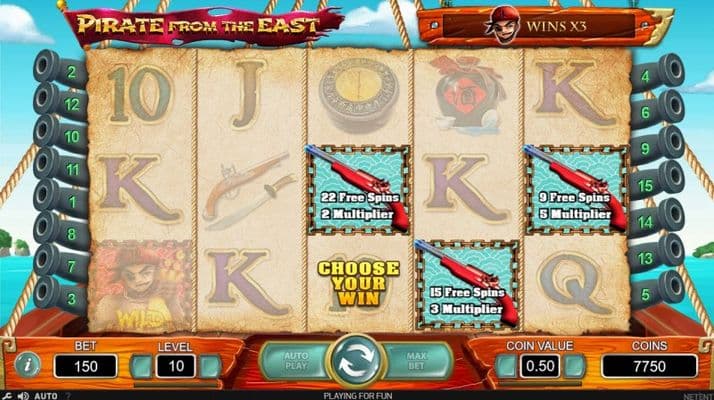Lower the Coin Value
The width and height of the screenshot is (714, 400).
click(x=507, y=366)
